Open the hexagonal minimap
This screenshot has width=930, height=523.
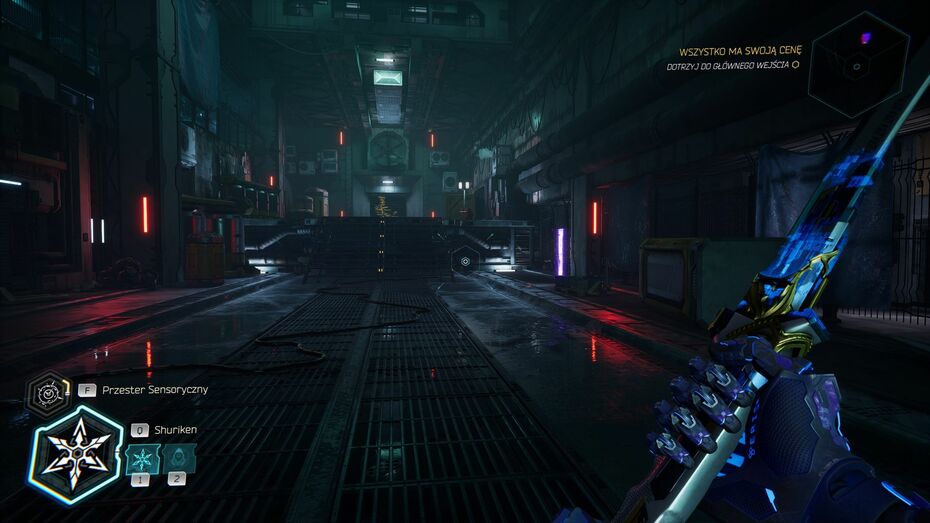[x=858, y=64]
